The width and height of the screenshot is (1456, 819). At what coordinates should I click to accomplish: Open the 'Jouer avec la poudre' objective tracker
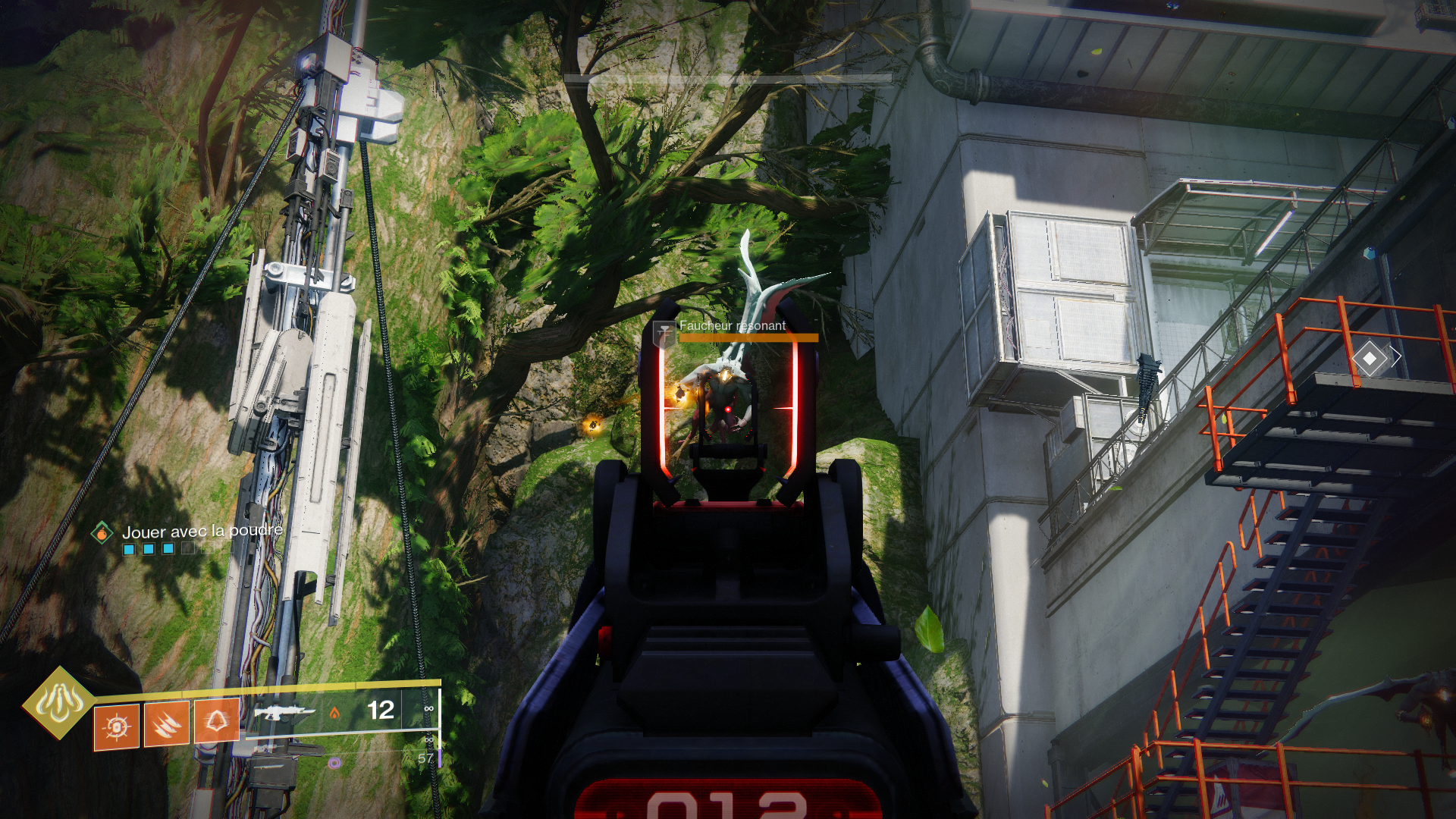click(x=202, y=531)
